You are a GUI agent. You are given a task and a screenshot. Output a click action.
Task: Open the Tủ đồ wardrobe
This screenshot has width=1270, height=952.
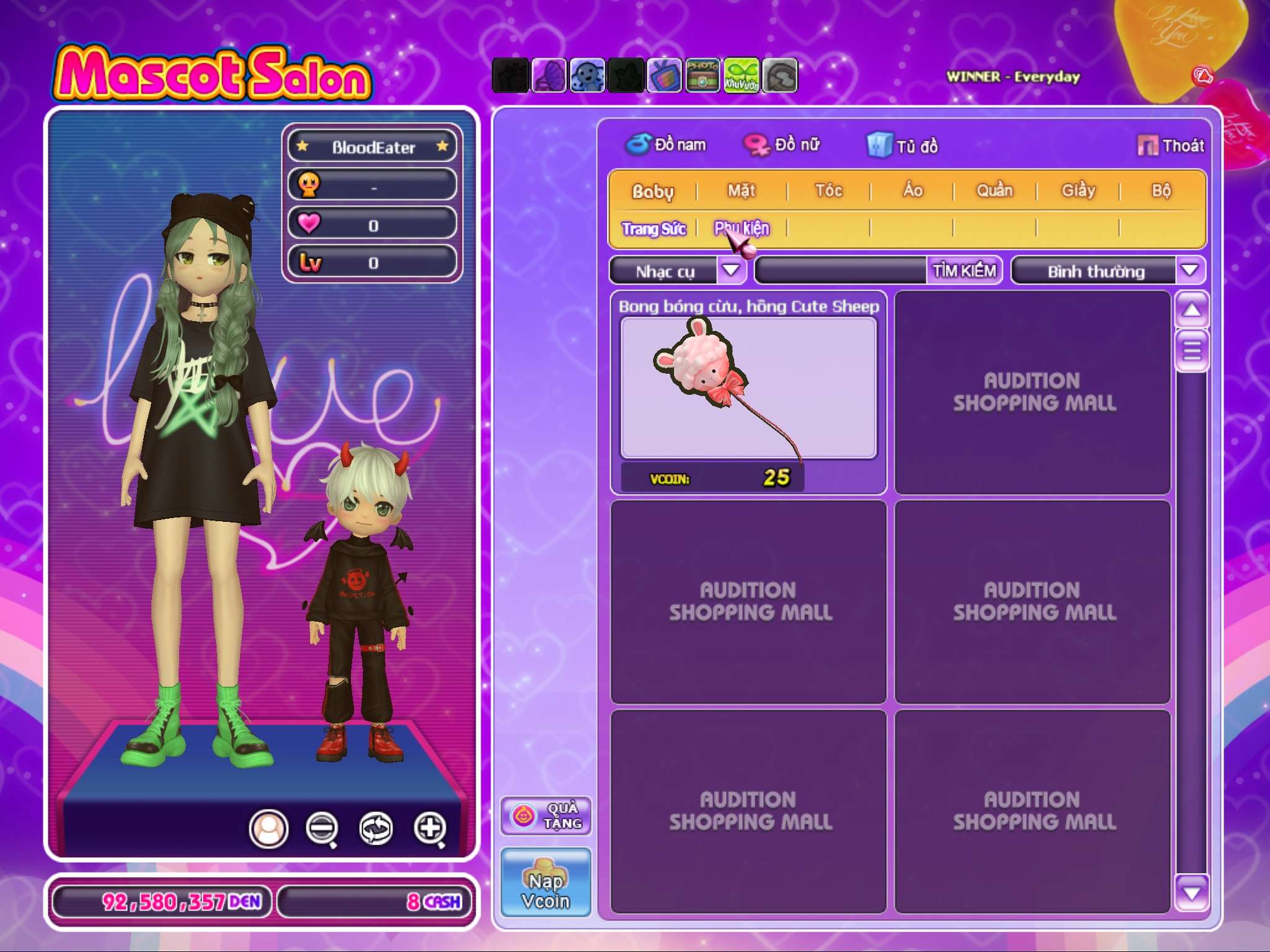point(903,146)
